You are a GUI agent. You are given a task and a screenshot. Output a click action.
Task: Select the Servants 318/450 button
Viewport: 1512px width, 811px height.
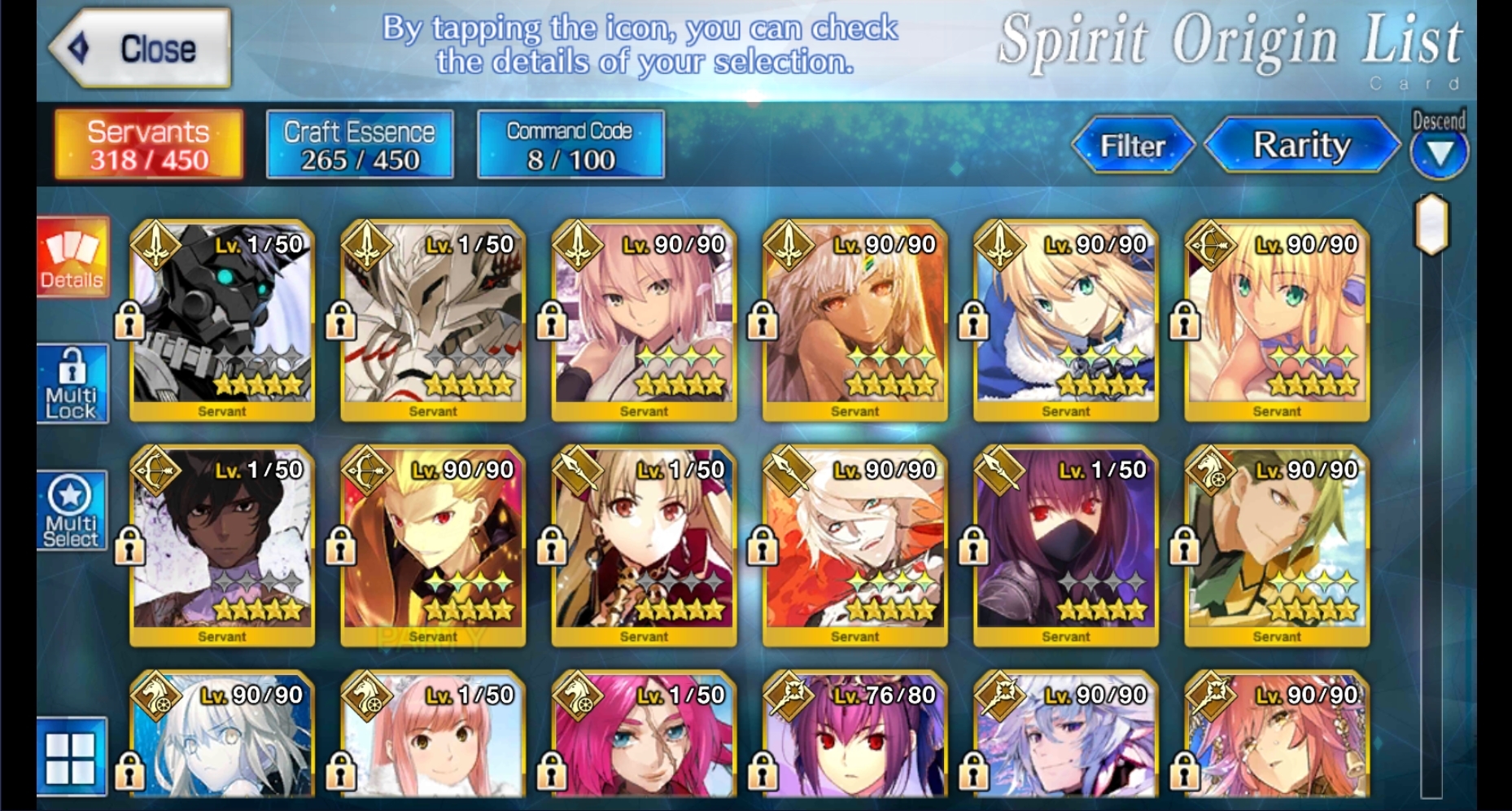(149, 145)
